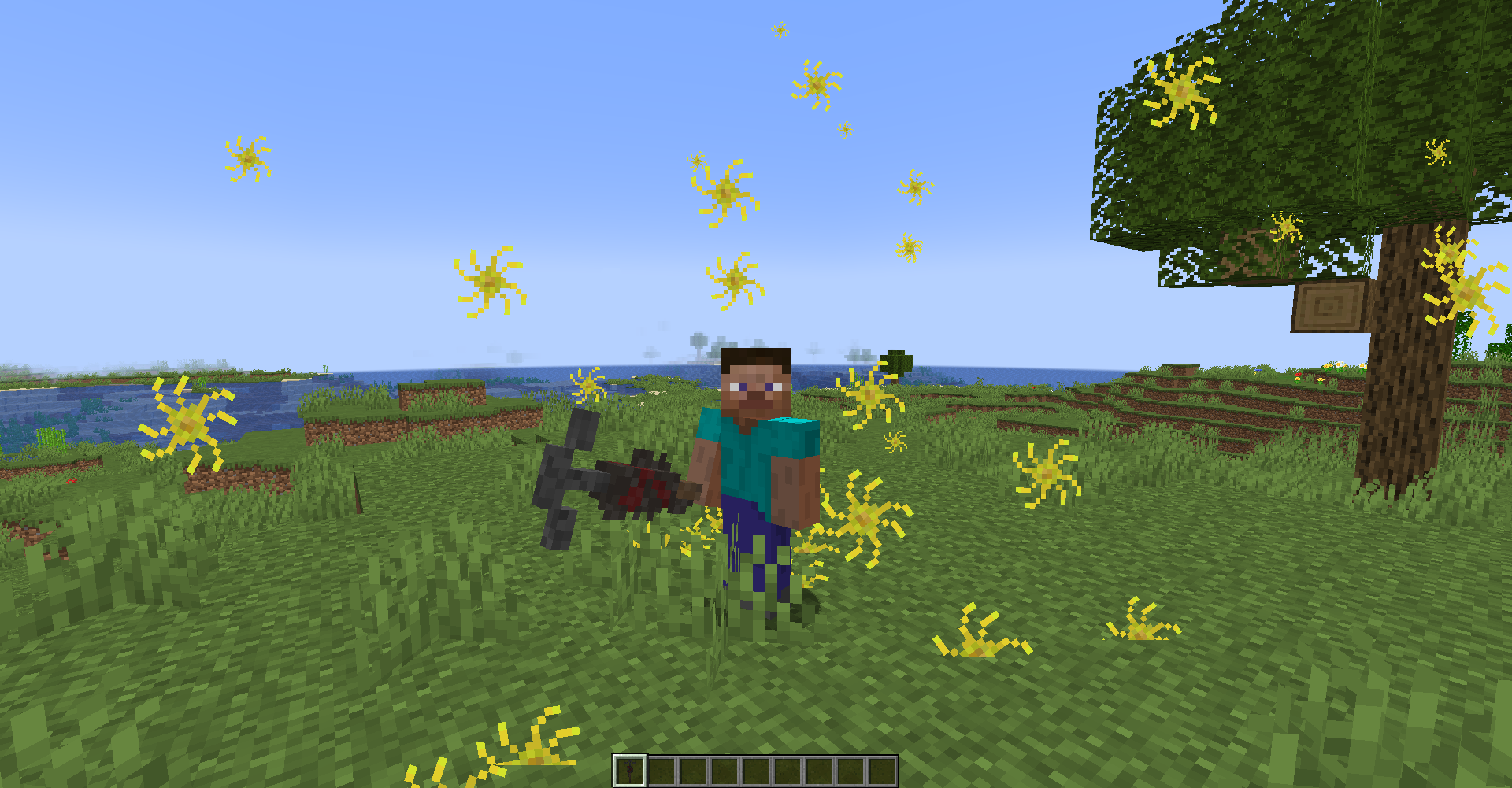The height and width of the screenshot is (788, 1512).
Task: Click the sixth hotbar slot
Action: click(x=787, y=770)
